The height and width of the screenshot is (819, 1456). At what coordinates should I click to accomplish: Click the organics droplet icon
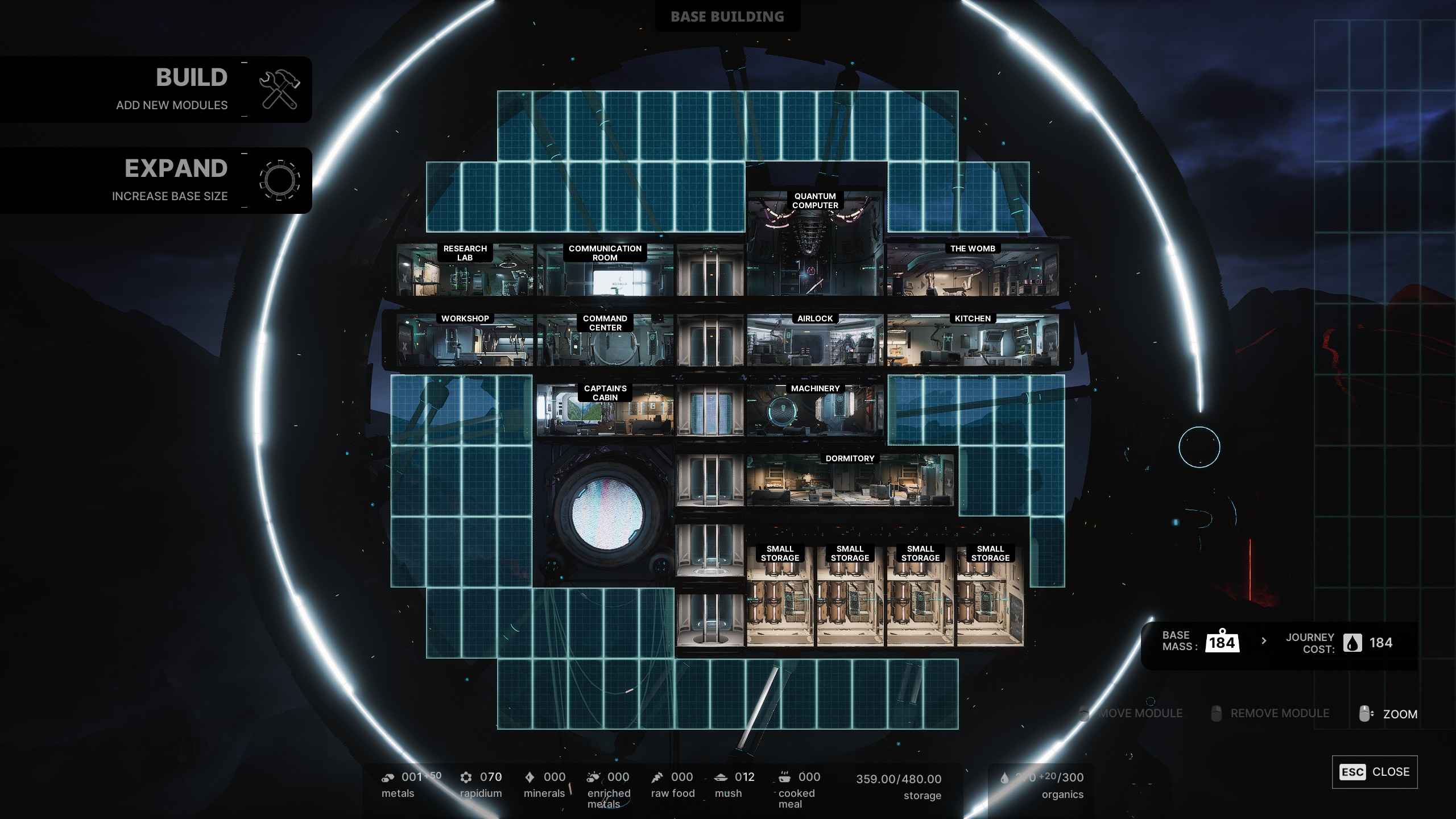tap(1004, 777)
